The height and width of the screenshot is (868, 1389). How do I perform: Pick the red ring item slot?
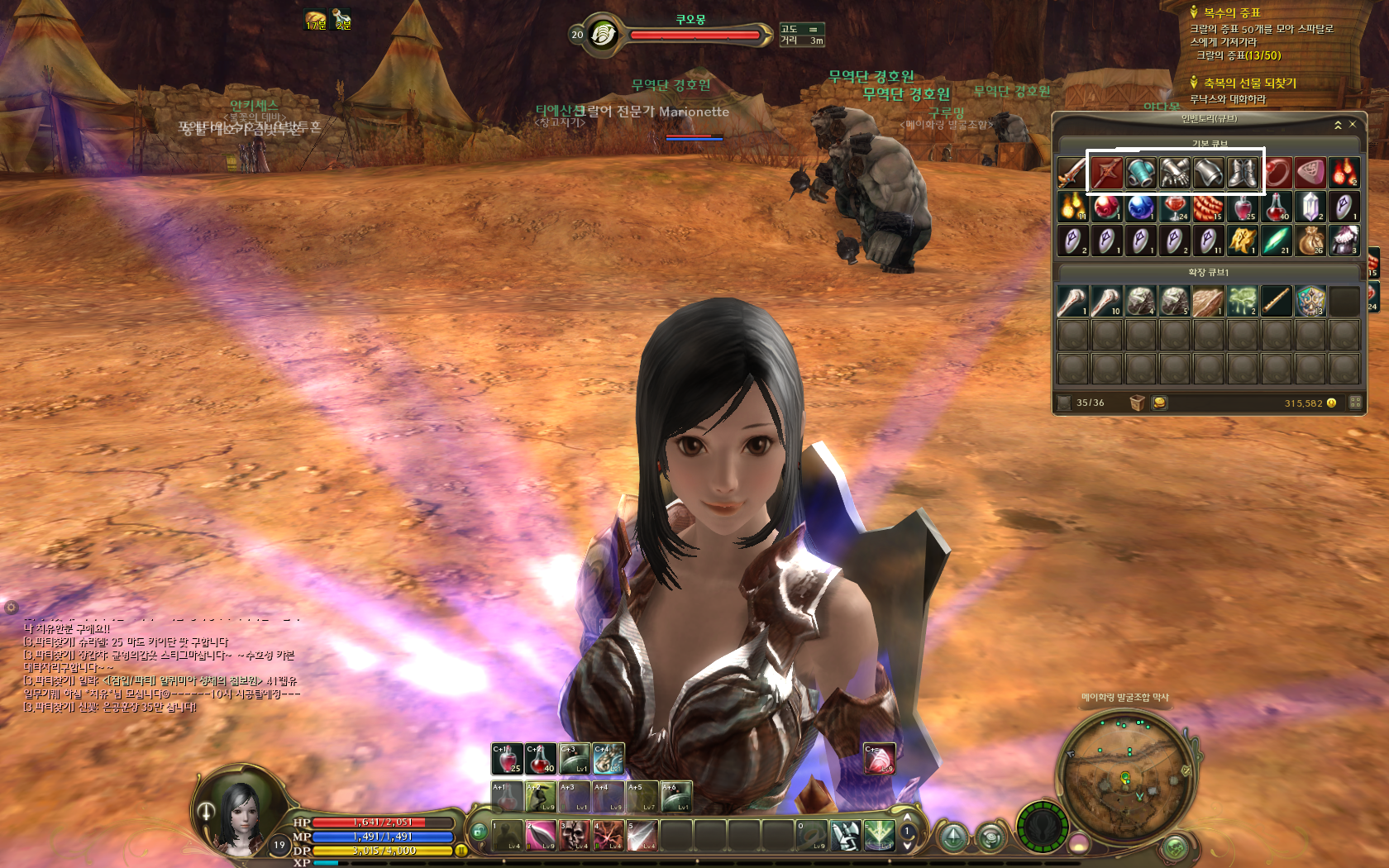point(1277,173)
